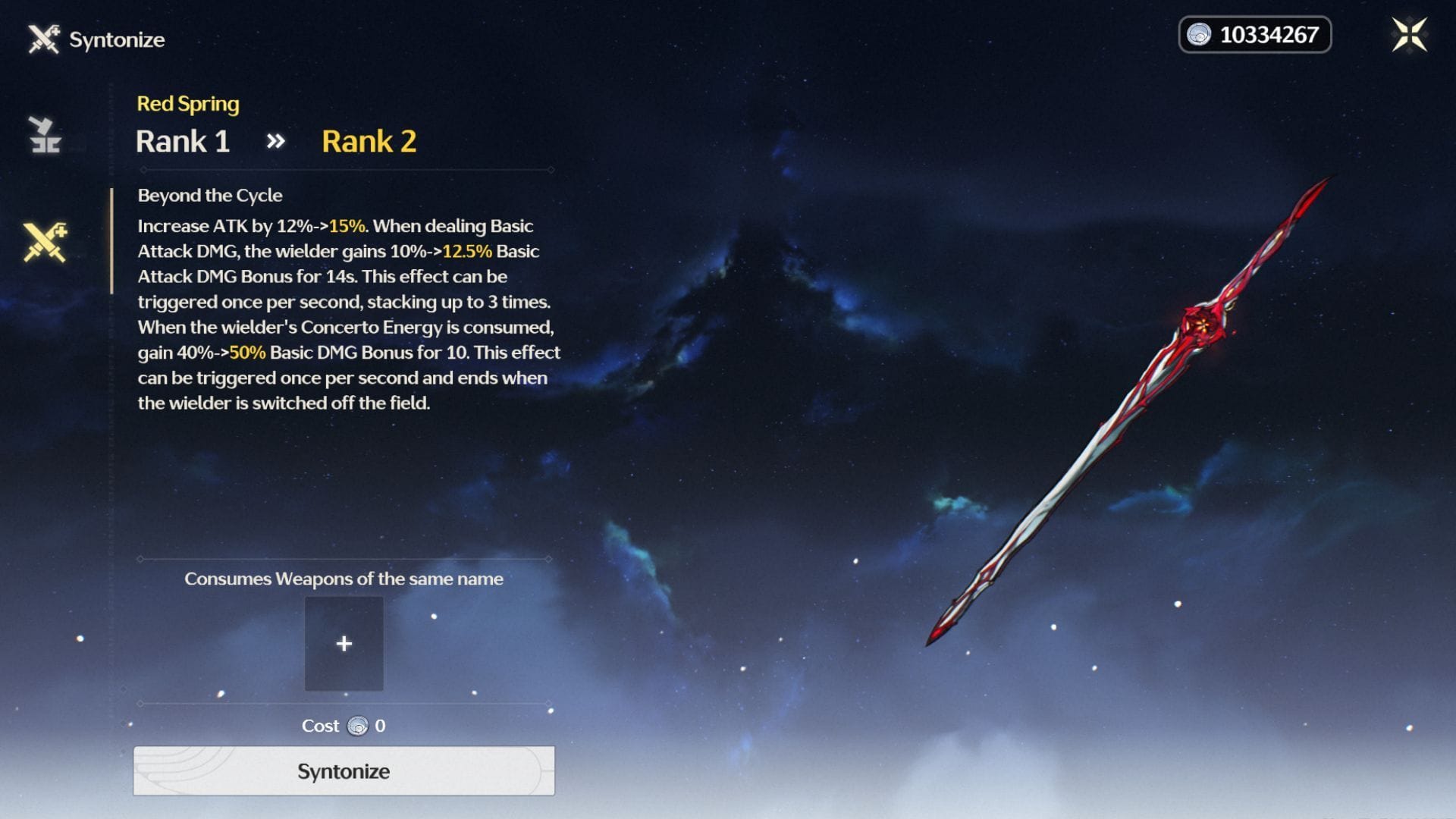Click the crossed swords icon beside Syntonize title
This screenshot has width=1456, height=819.
43,39
